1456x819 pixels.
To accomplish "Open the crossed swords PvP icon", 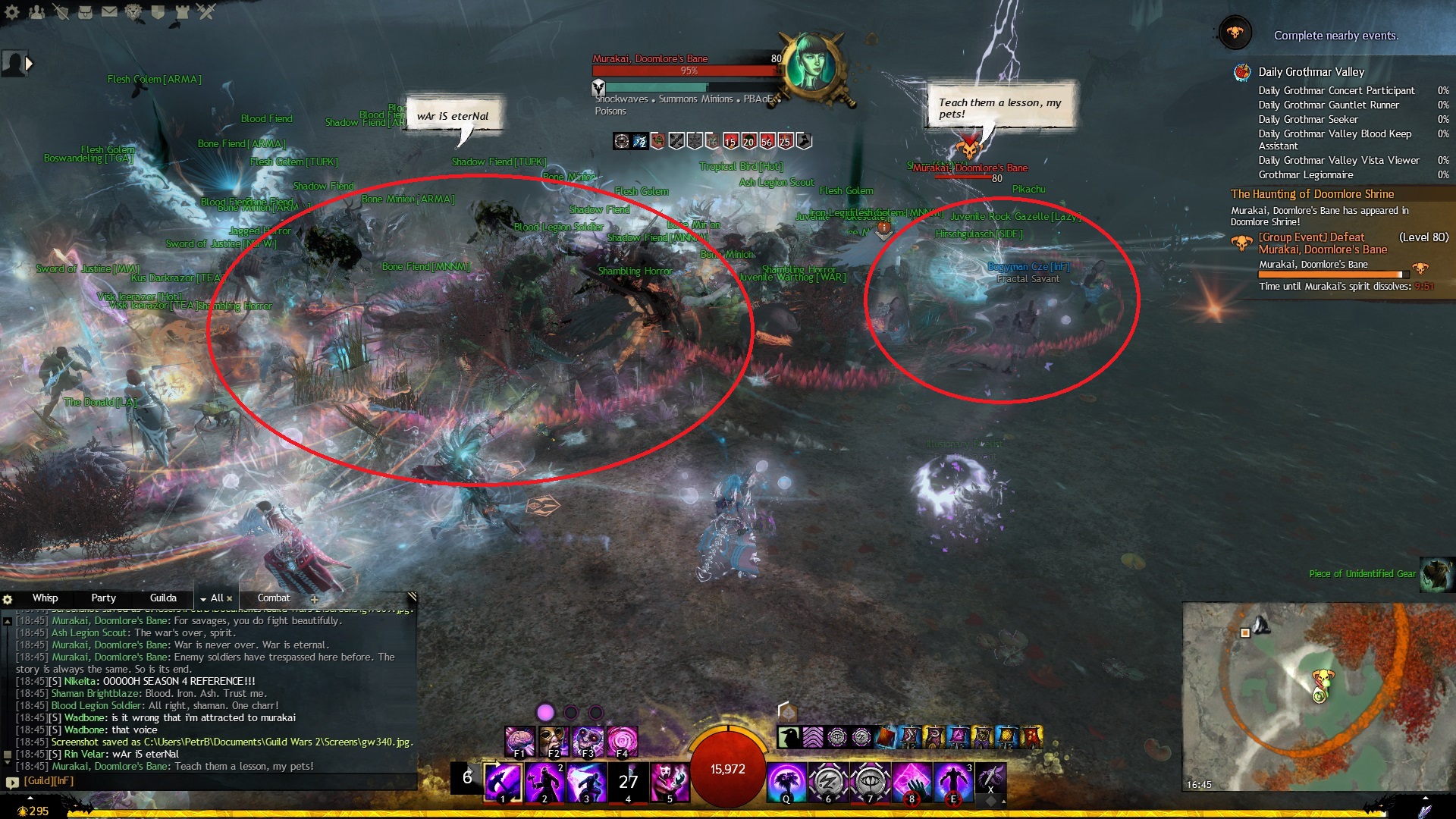I will [206, 12].
